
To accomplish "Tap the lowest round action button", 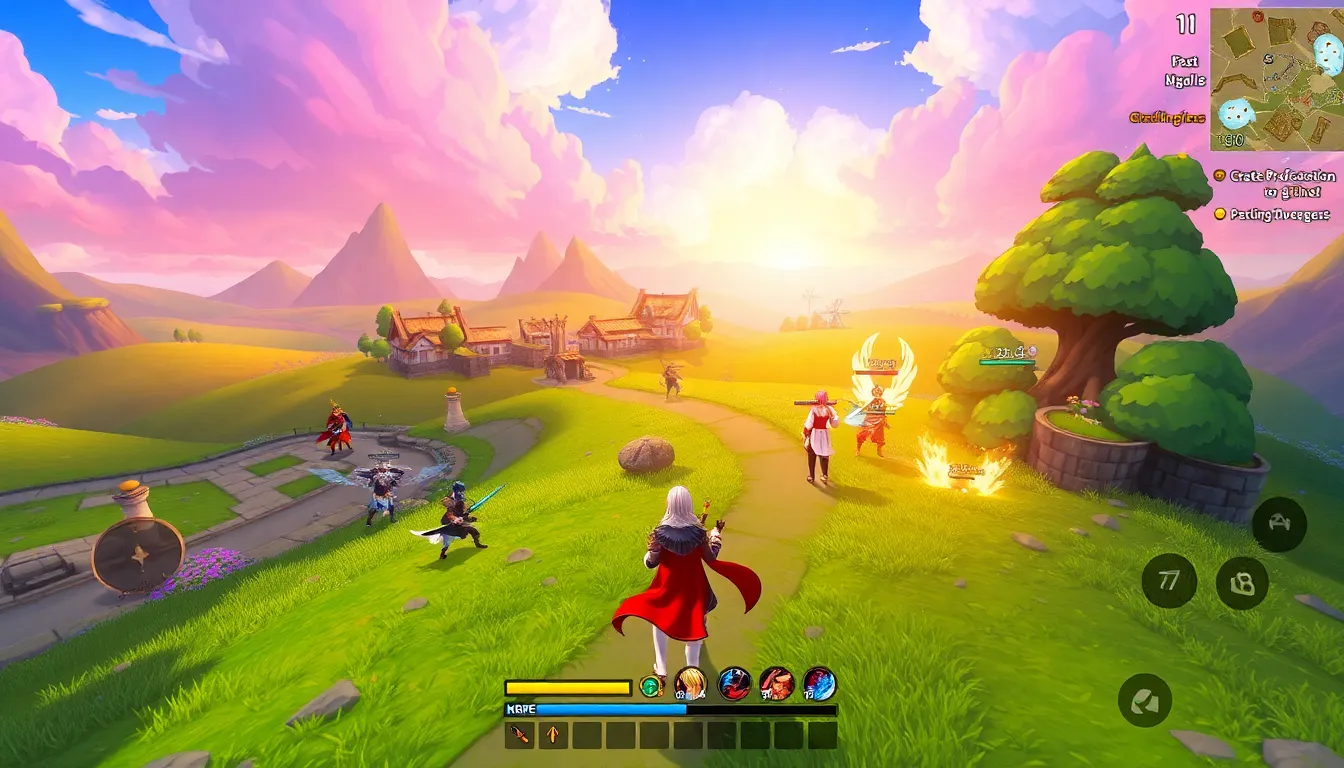I will pos(1144,700).
